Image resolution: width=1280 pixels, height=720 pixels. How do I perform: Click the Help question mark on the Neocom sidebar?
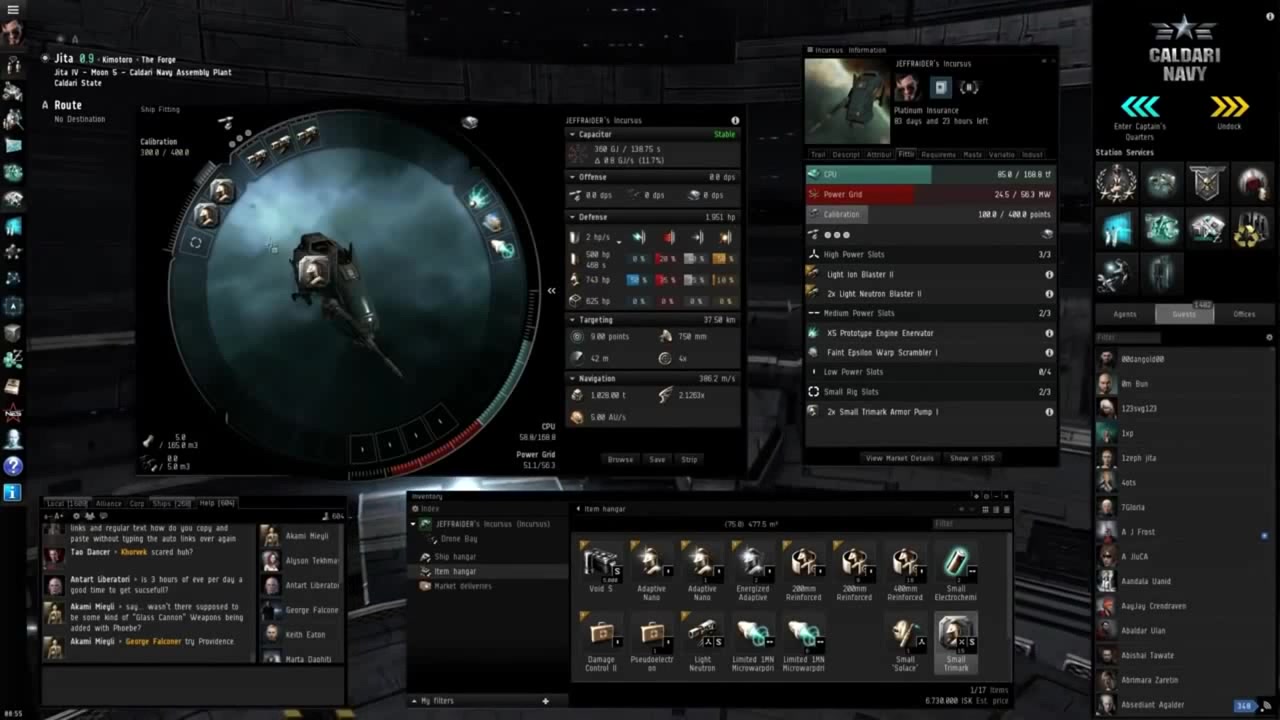click(x=13, y=466)
